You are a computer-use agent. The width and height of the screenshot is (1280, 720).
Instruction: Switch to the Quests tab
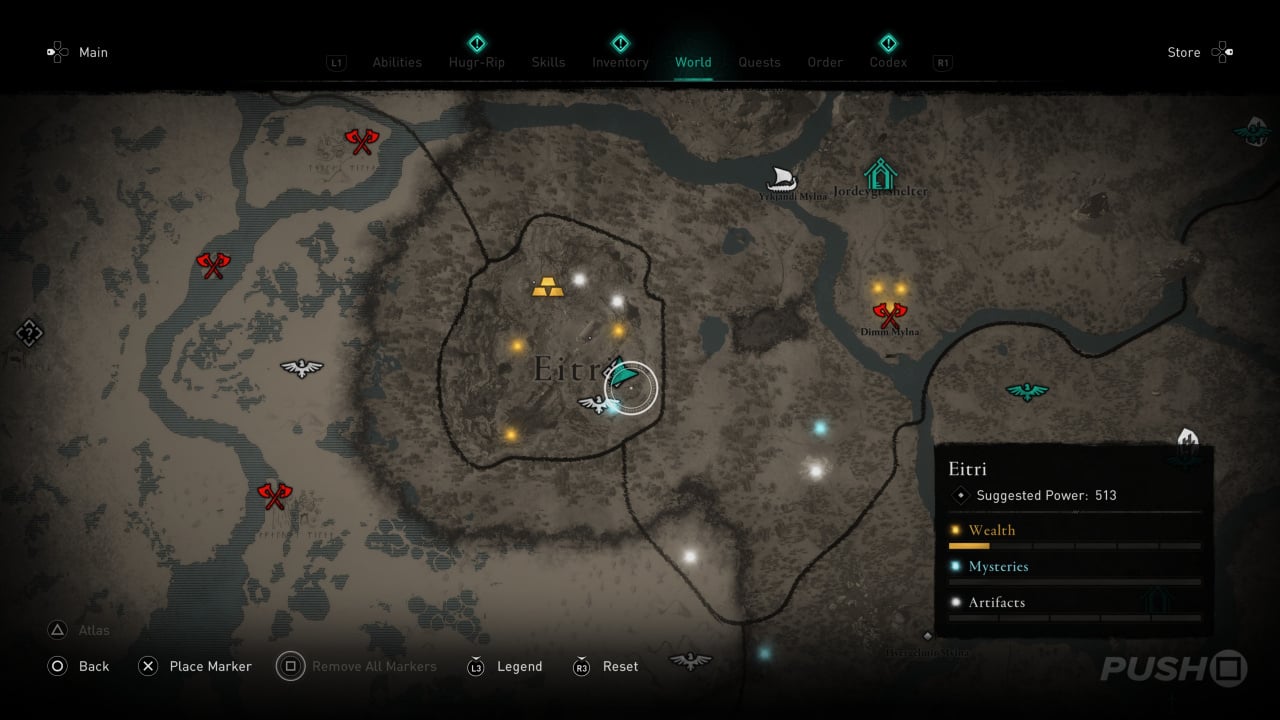pyautogui.click(x=759, y=62)
